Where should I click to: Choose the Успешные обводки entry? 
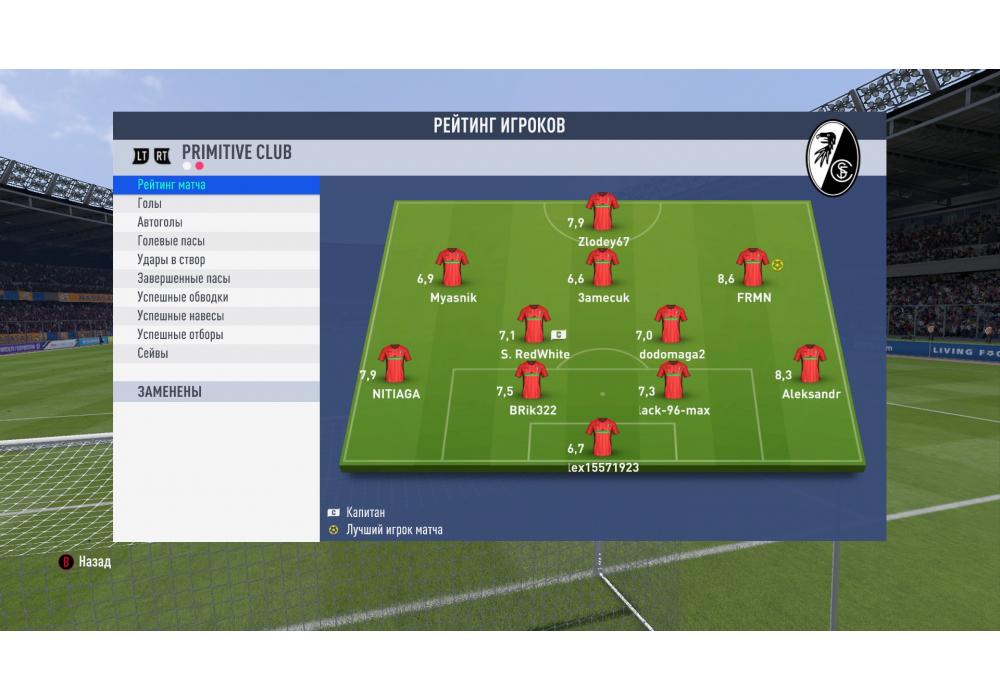(216, 297)
